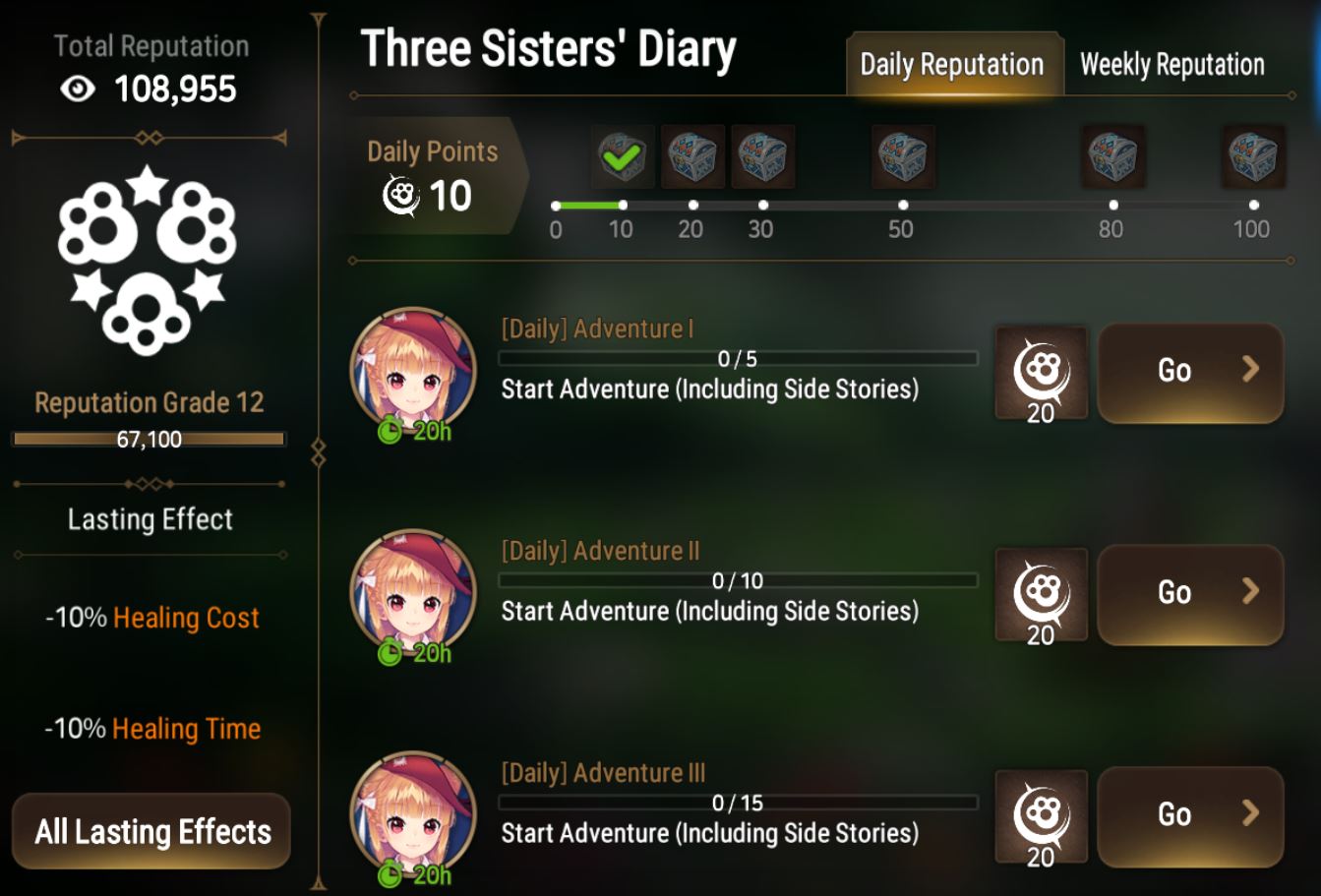This screenshot has height=896, width=1321.
Task: Click the Reputation Grade 12 progress bar
Action: tap(150, 439)
